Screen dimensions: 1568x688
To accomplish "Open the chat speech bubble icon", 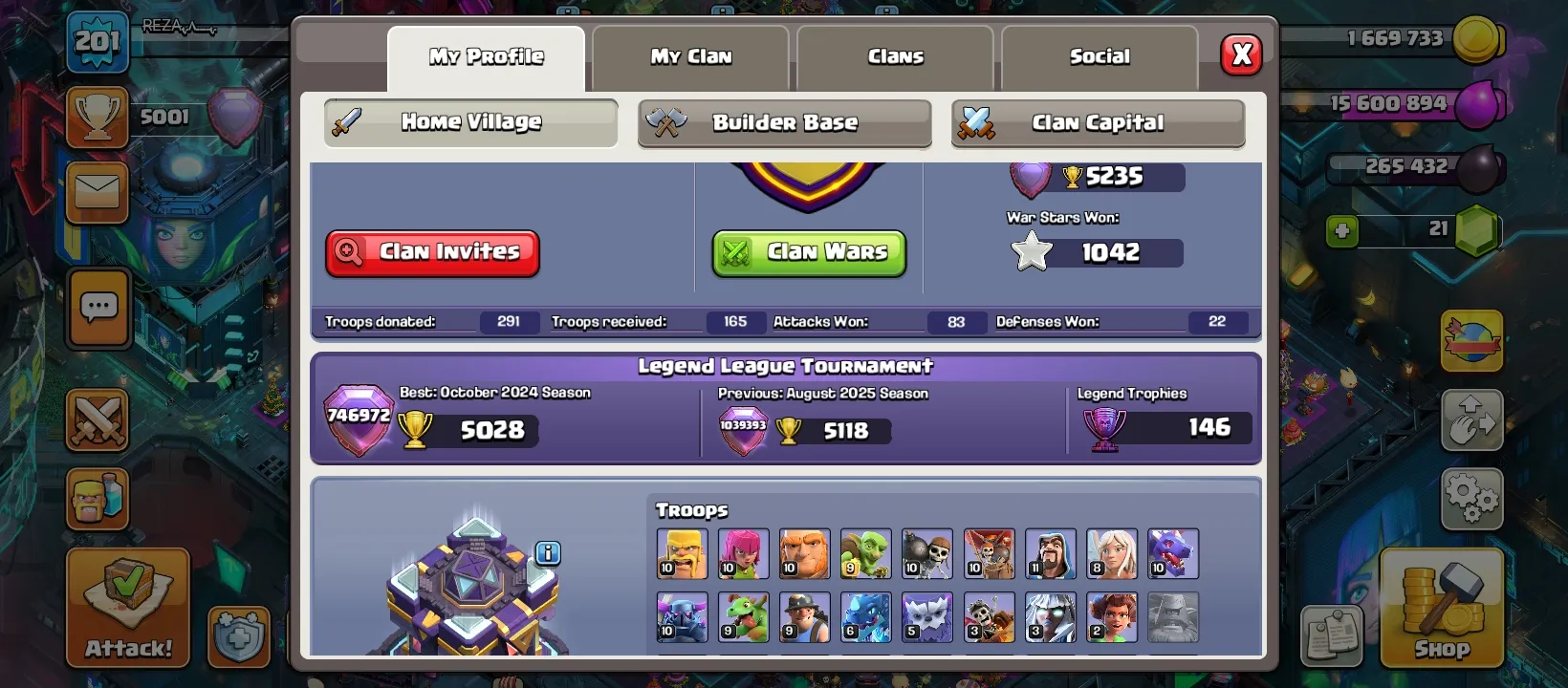I will tap(97, 308).
